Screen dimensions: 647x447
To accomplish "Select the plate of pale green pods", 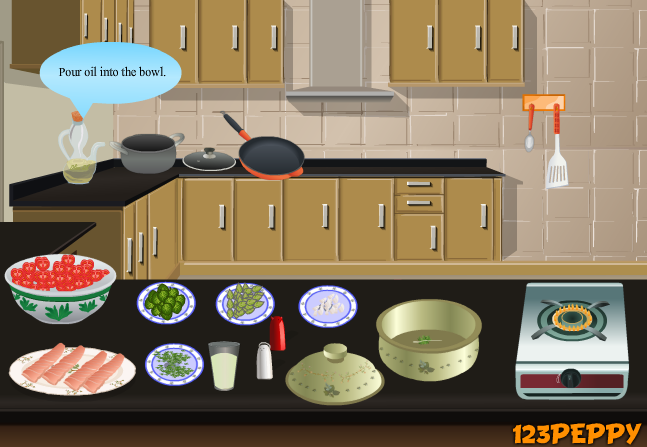I will 245,303.
